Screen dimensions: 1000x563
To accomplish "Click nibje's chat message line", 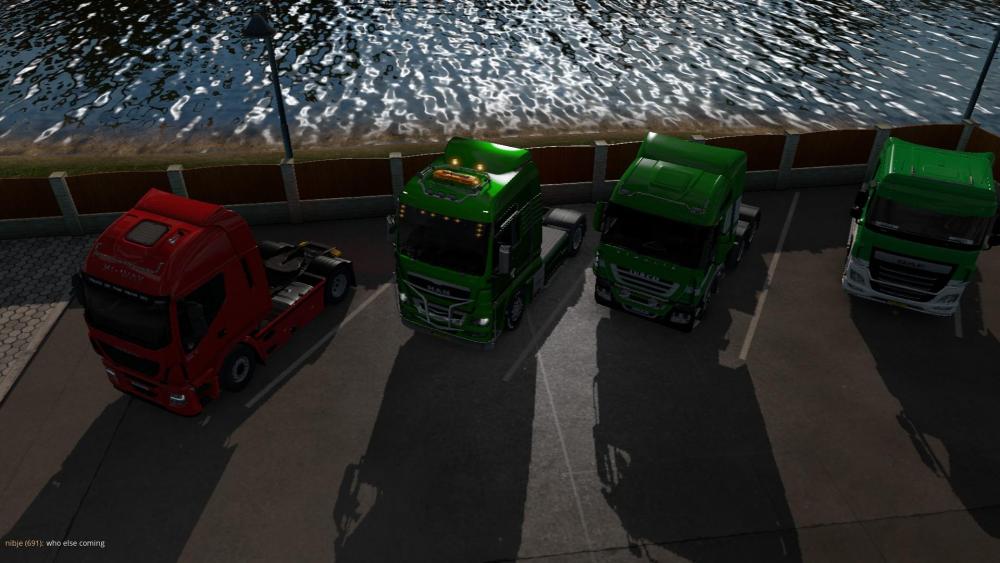I will point(55,543).
